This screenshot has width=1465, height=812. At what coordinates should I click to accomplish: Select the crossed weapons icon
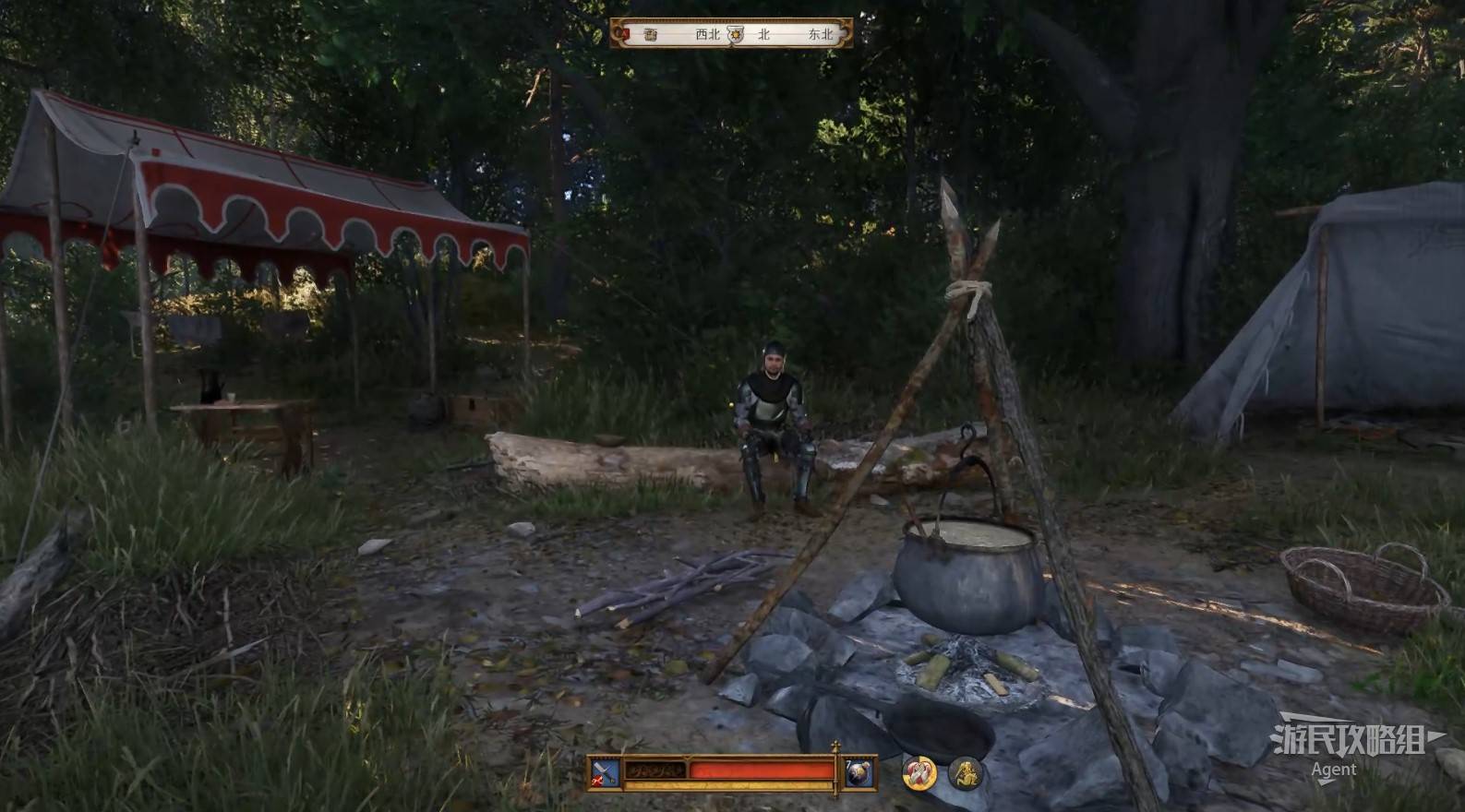pos(605,772)
